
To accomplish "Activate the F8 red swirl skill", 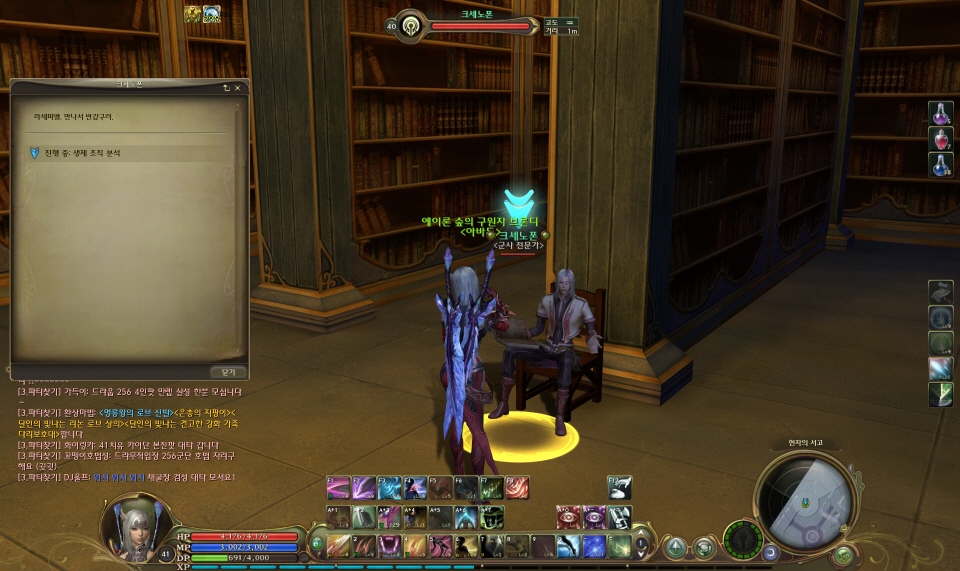I will (x=517, y=488).
